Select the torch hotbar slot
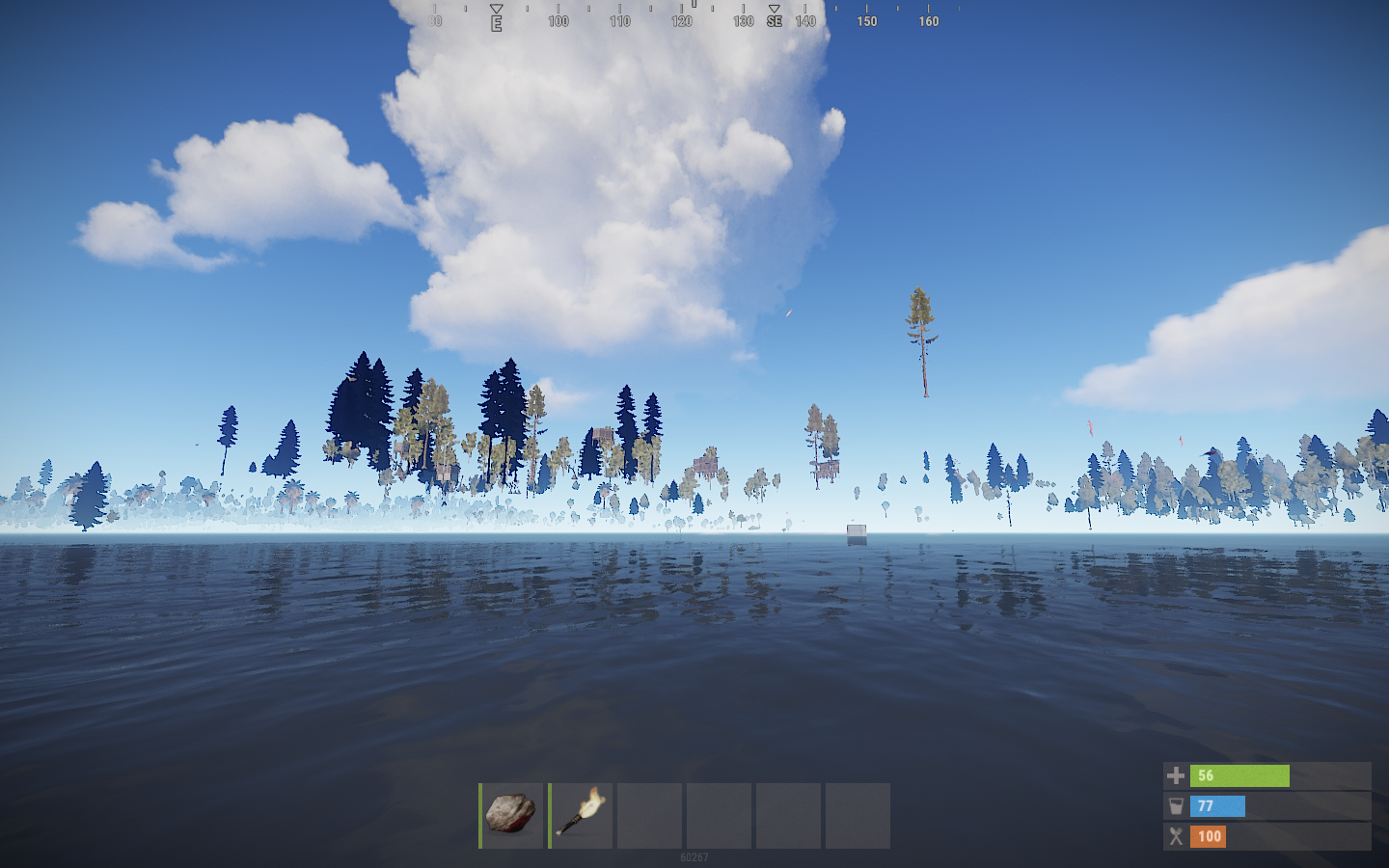Viewport: 1389px width, 868px height. tap(581, 815)
